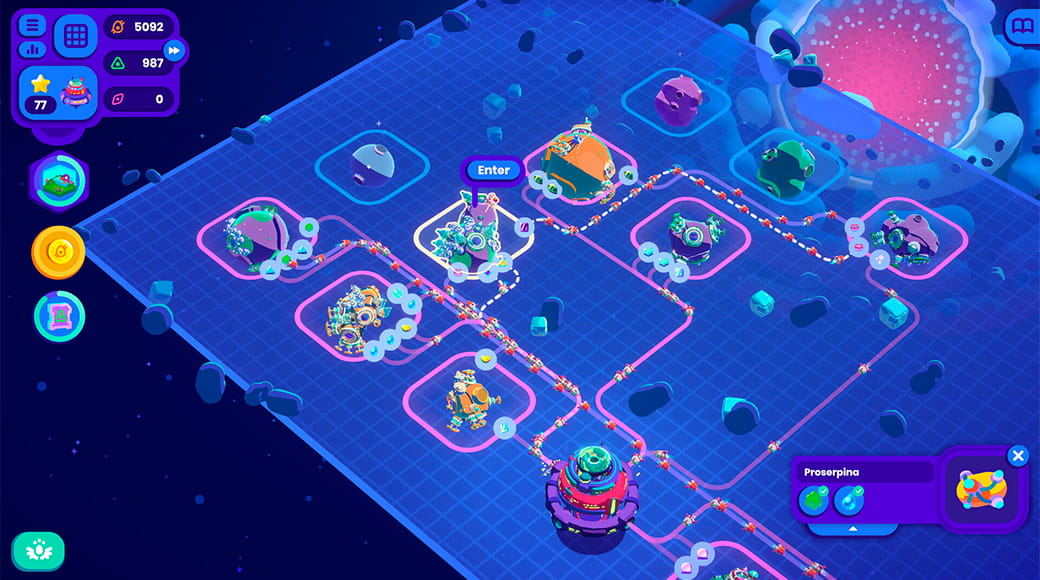The height and width of the screenshot is (580, 1040).
Task: Open the book journal icon
Action: pos(1022,26)
